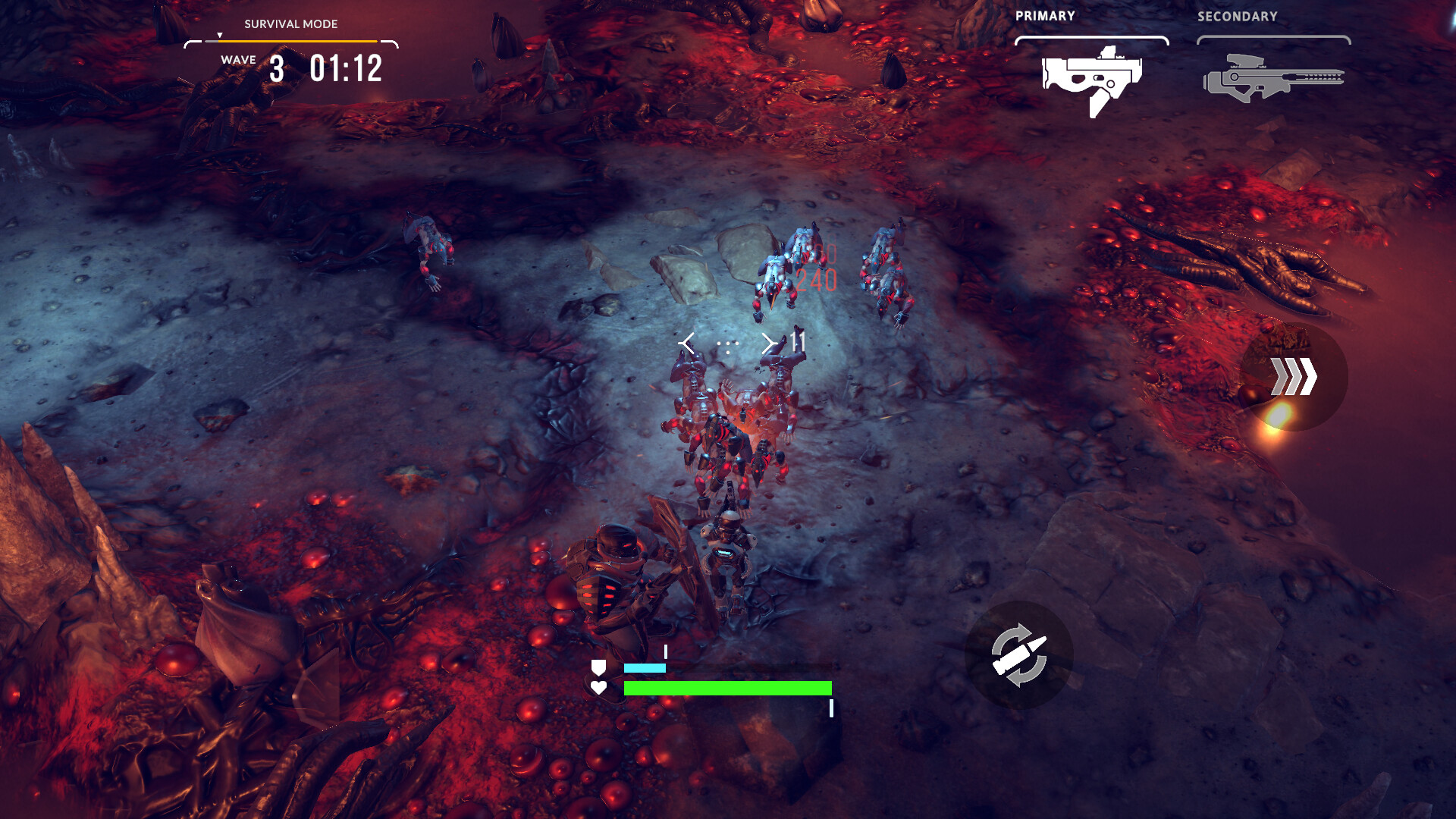This screenshot has width=1456, height=819.
Task: Click the shield icon beside the blue bar
Action: click(x=598, y=667)
